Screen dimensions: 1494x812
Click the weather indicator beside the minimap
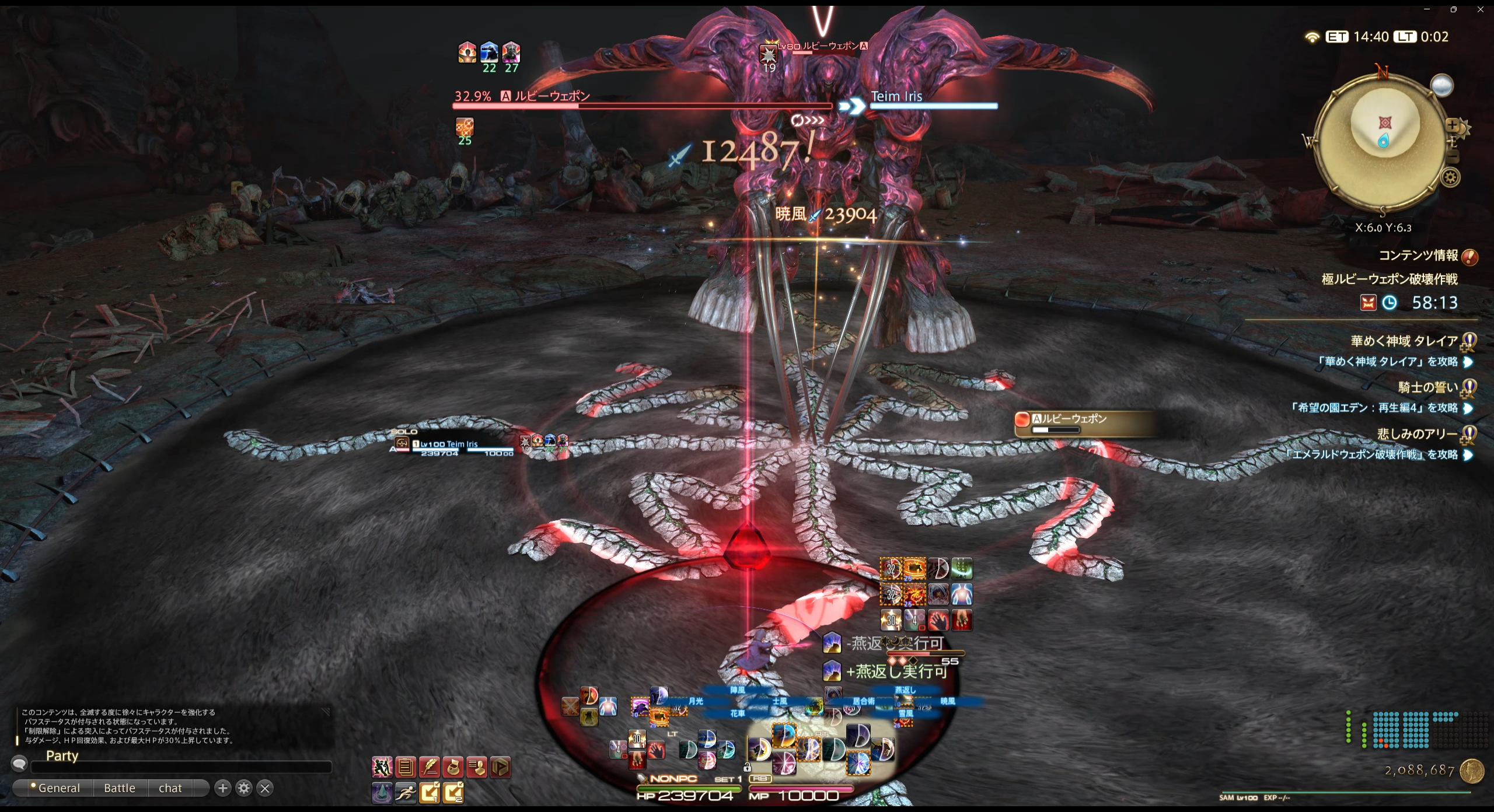[1441, 86]
